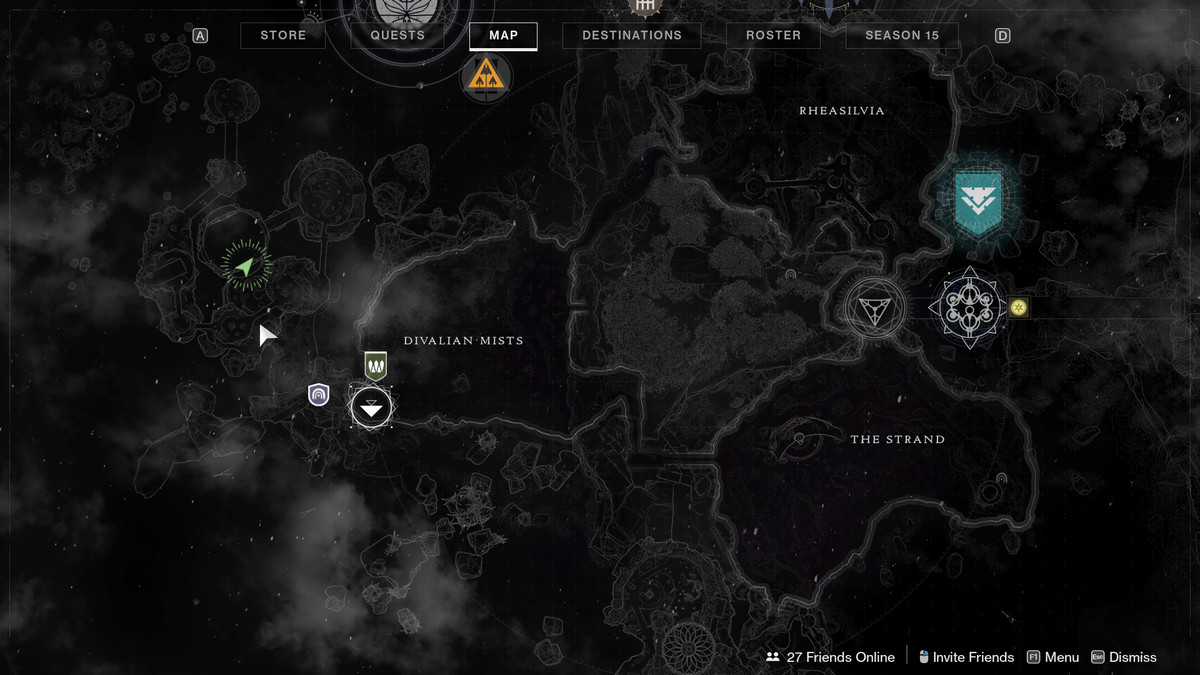Open the Roster tab
The image size is (1200, 675).
pos(773,36)
